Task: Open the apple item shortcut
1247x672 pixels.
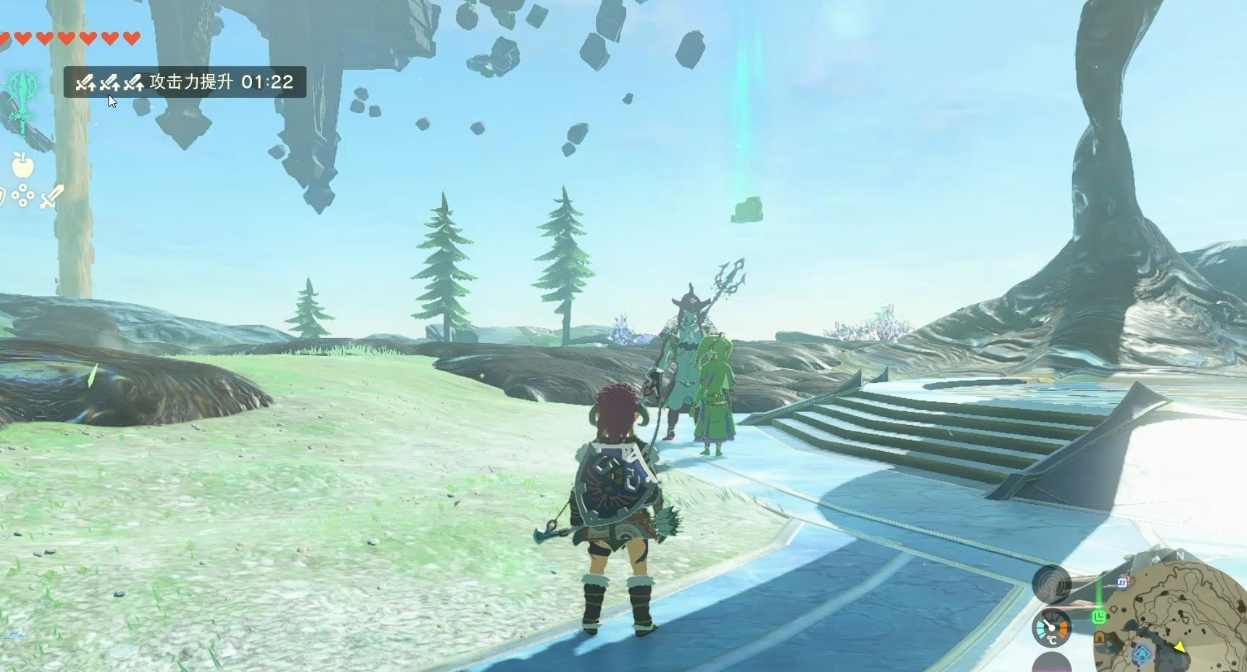Action: pyautogui.click(x=22, y=164)
